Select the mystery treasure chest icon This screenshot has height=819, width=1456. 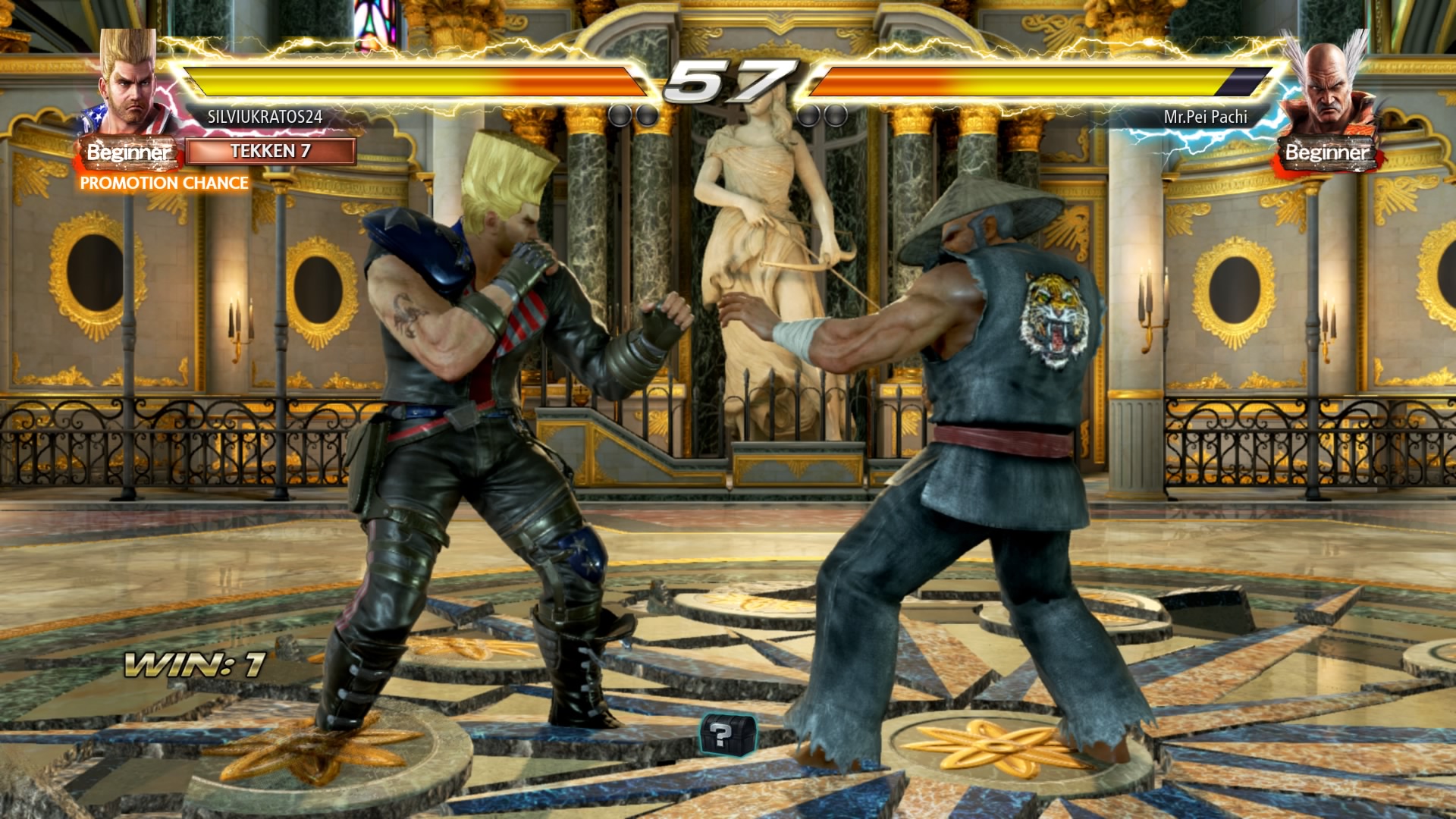[x=726, y=733]
